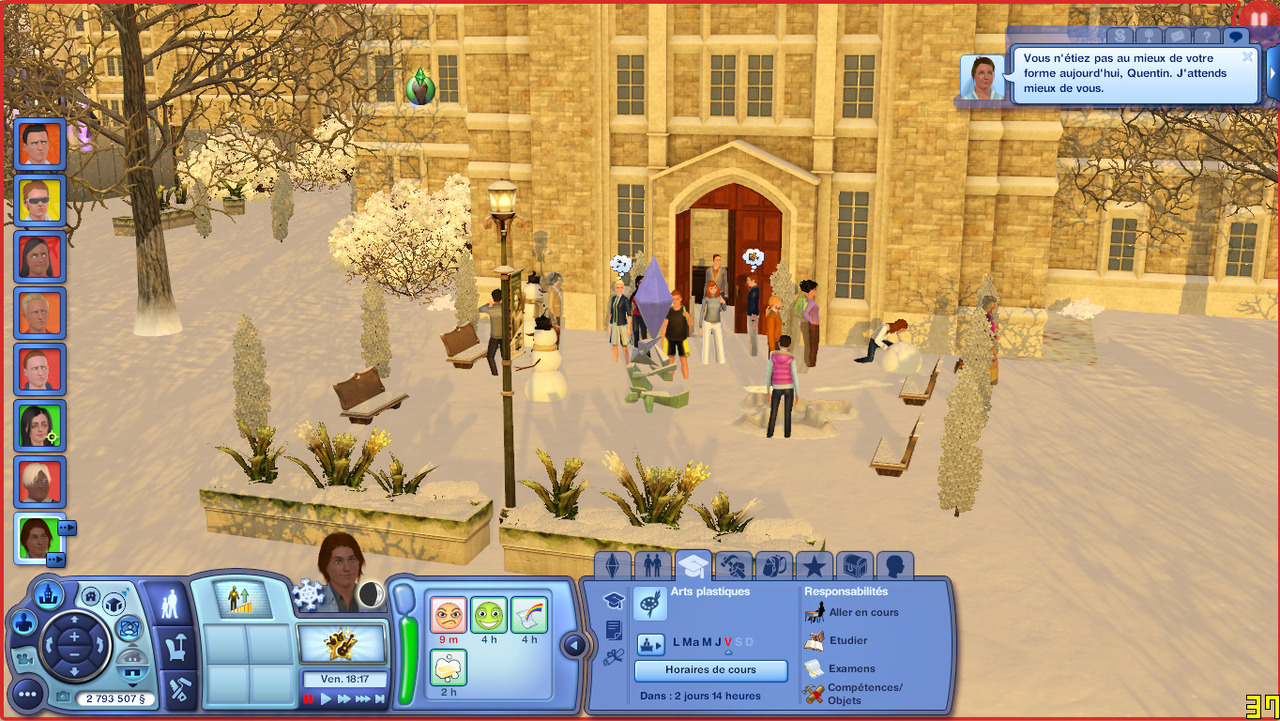The height and width of the screenshot is (721, 1280).
Task: Open the head silhouette Sim info tab
Action: tap(895, 567)
